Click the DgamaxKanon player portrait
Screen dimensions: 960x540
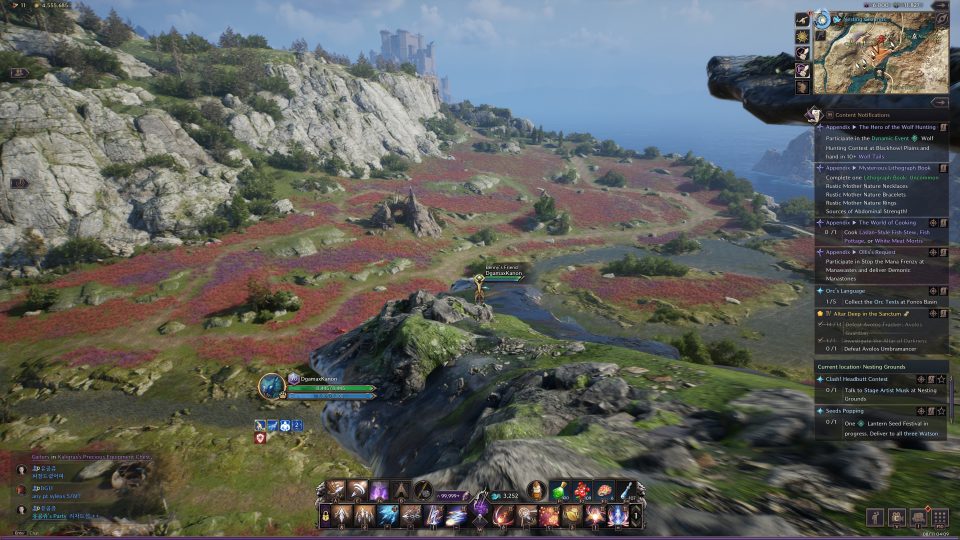point(271,387)
